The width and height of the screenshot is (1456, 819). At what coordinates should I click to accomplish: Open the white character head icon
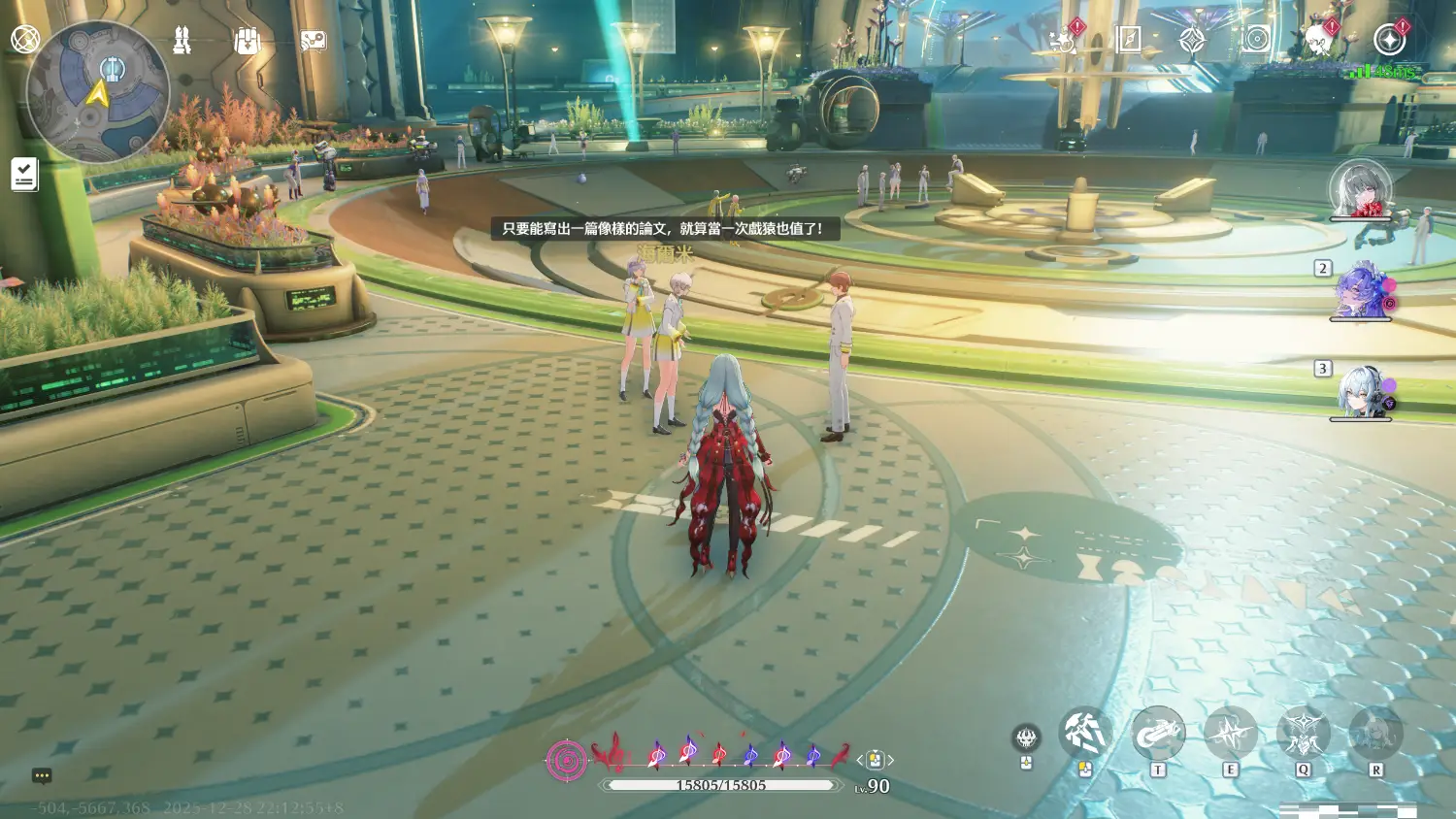point(1317,41)
